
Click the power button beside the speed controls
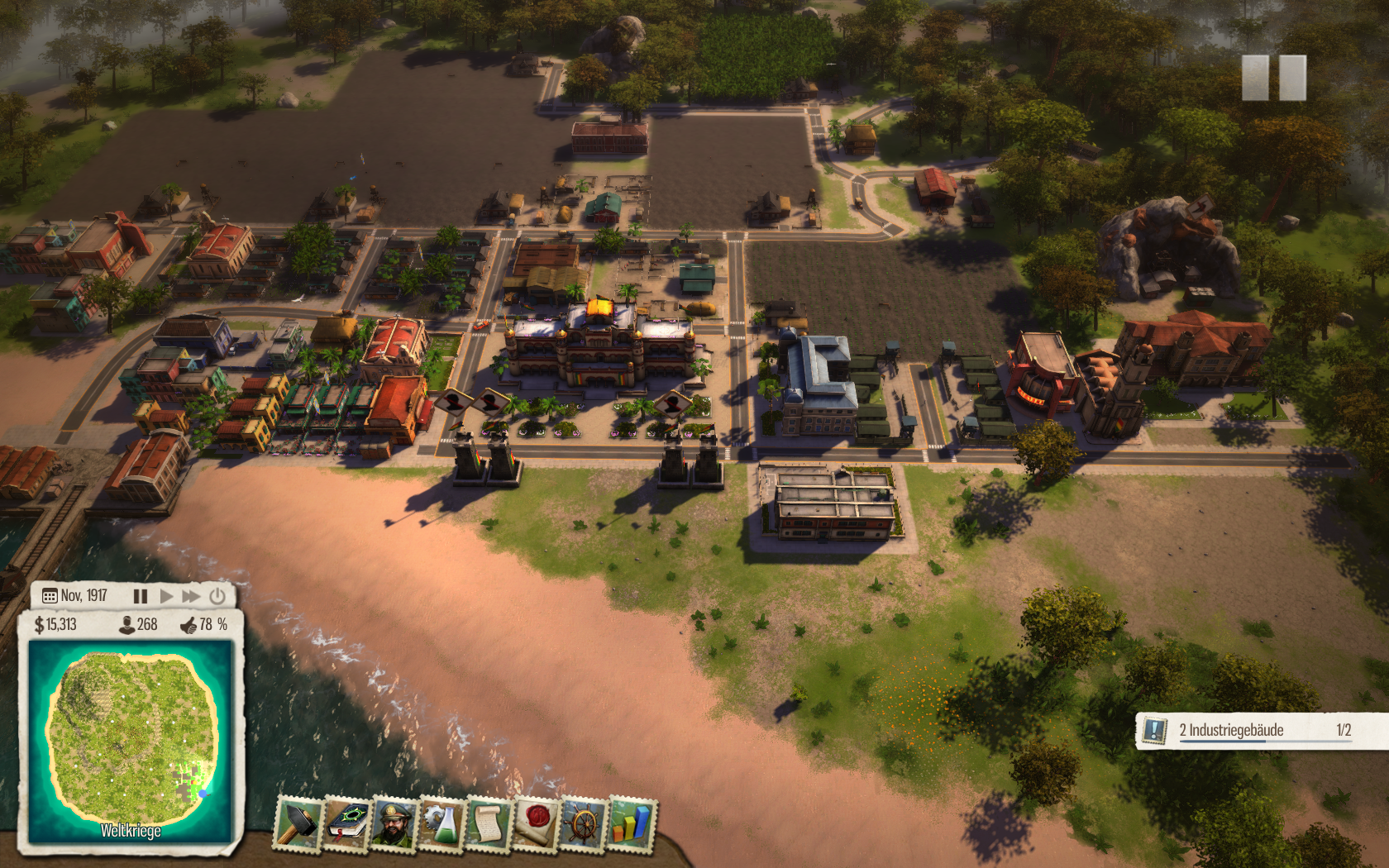[217, 596]
